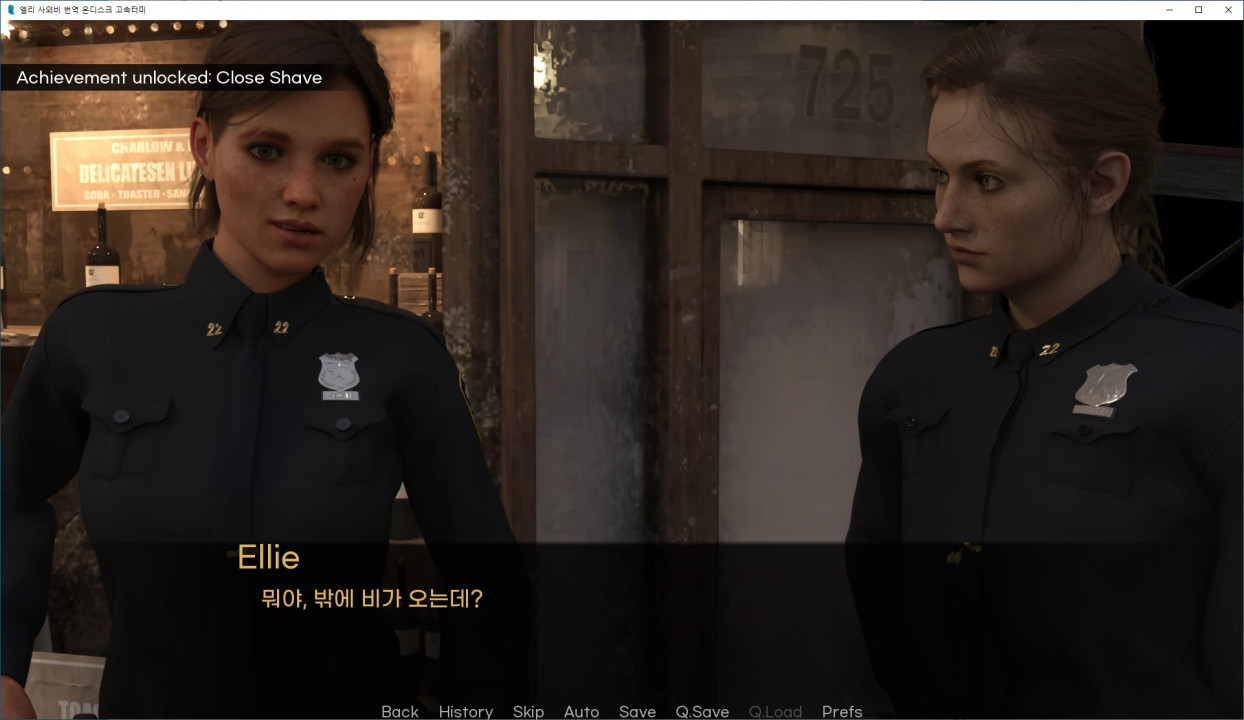1244x720 pixels.
Task: Maximize the game window
Action: 1199,9
